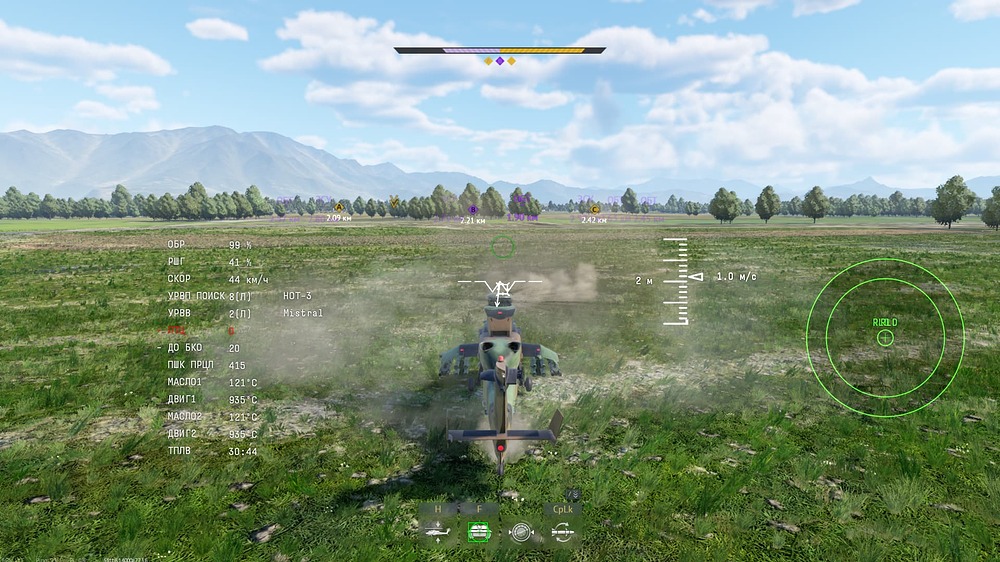Select the left yellow capture point diamond
Viewport: 1000px width, 562px height.
489,61
